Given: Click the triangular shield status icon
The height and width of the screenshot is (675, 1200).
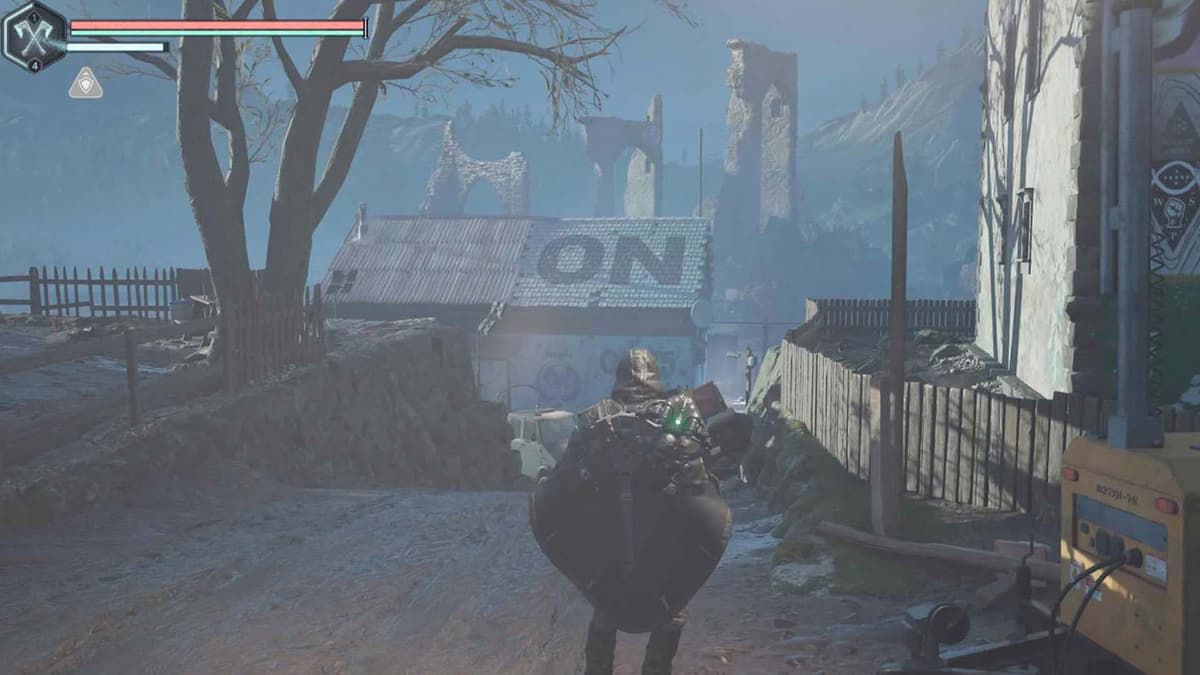Looking at the screenshot, I should (86, 83).
